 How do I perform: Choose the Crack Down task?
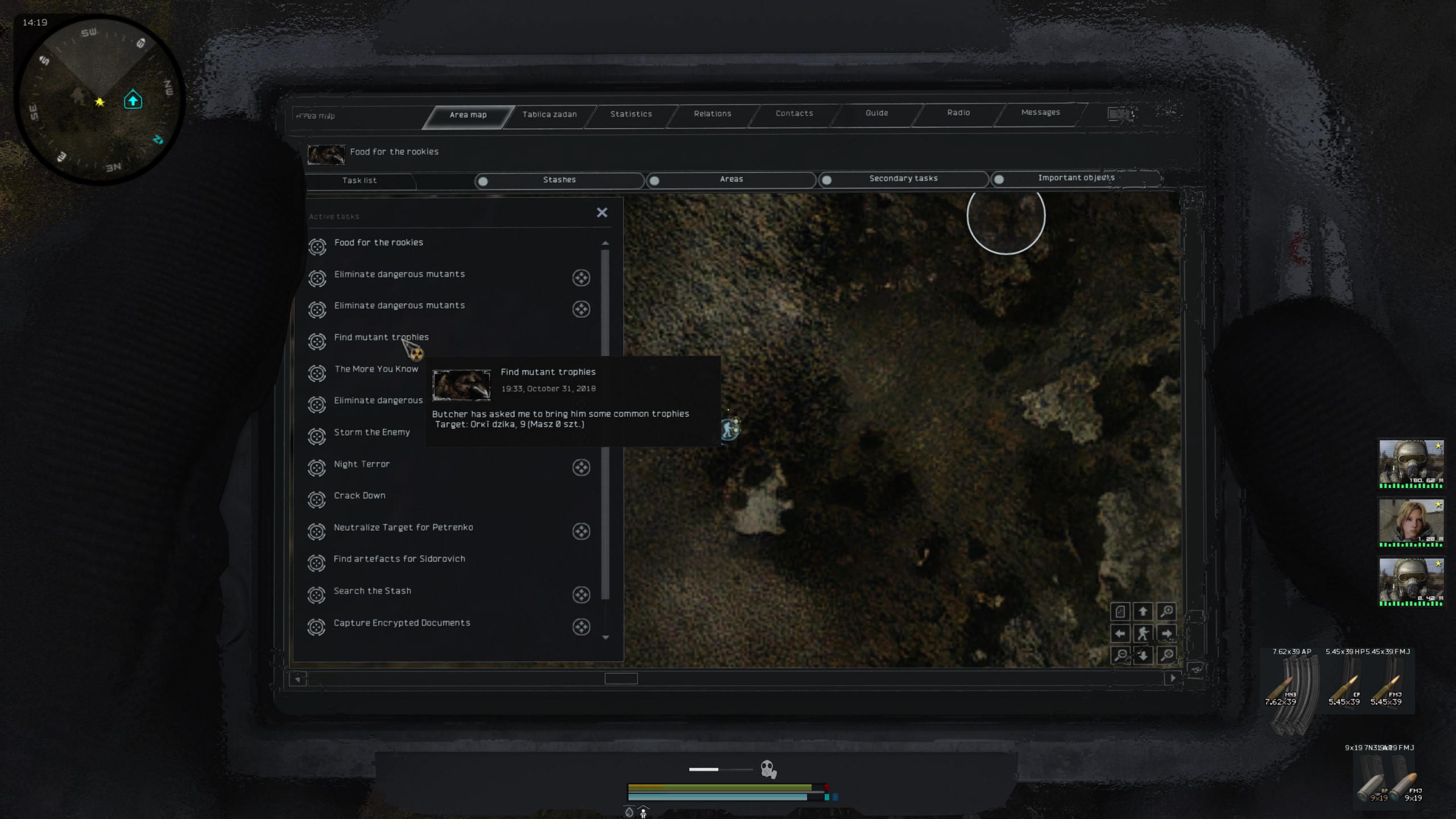pyautogui.click(x=359, y=495)
